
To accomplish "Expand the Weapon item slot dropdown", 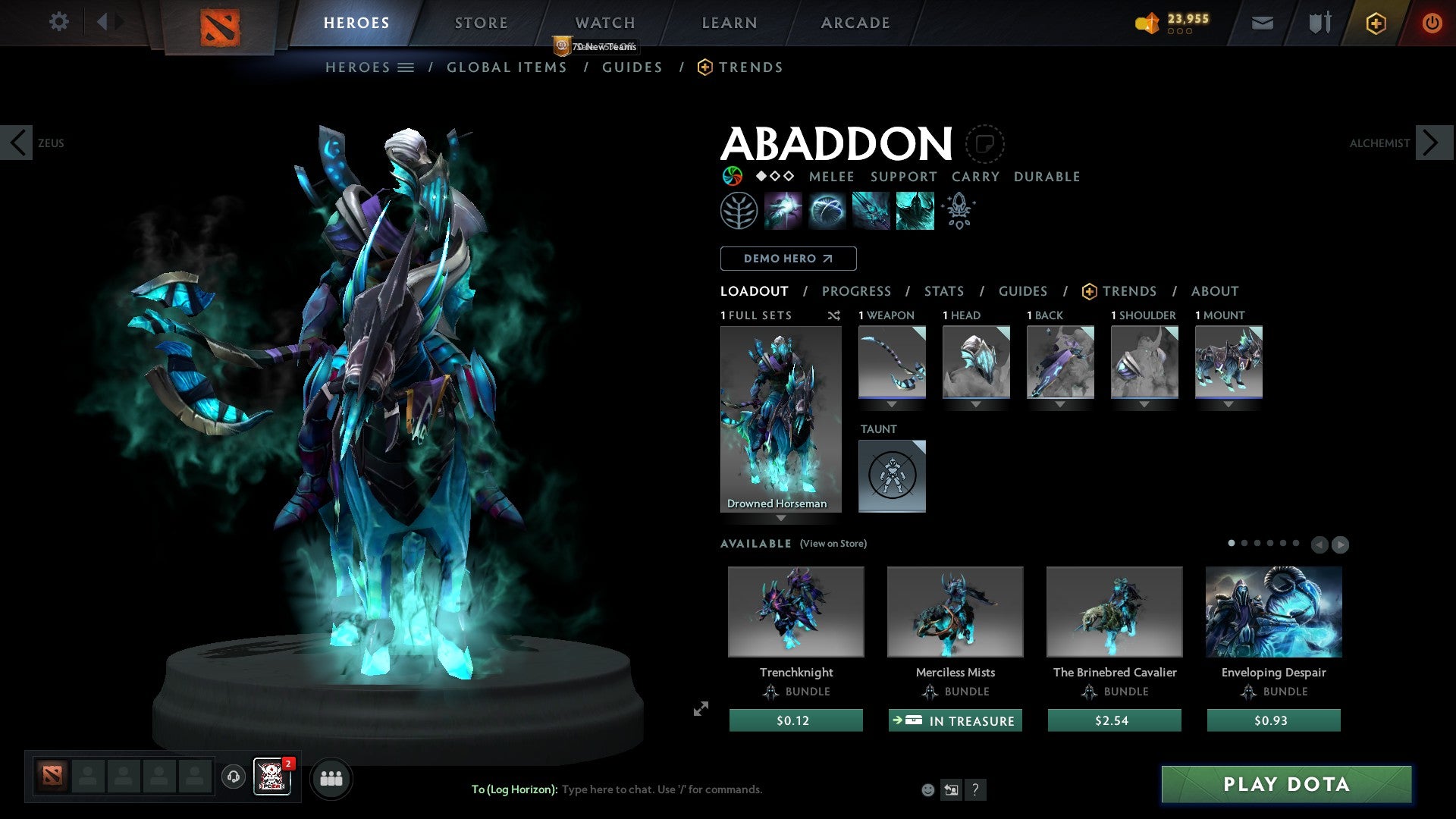I will click(893, 405).
